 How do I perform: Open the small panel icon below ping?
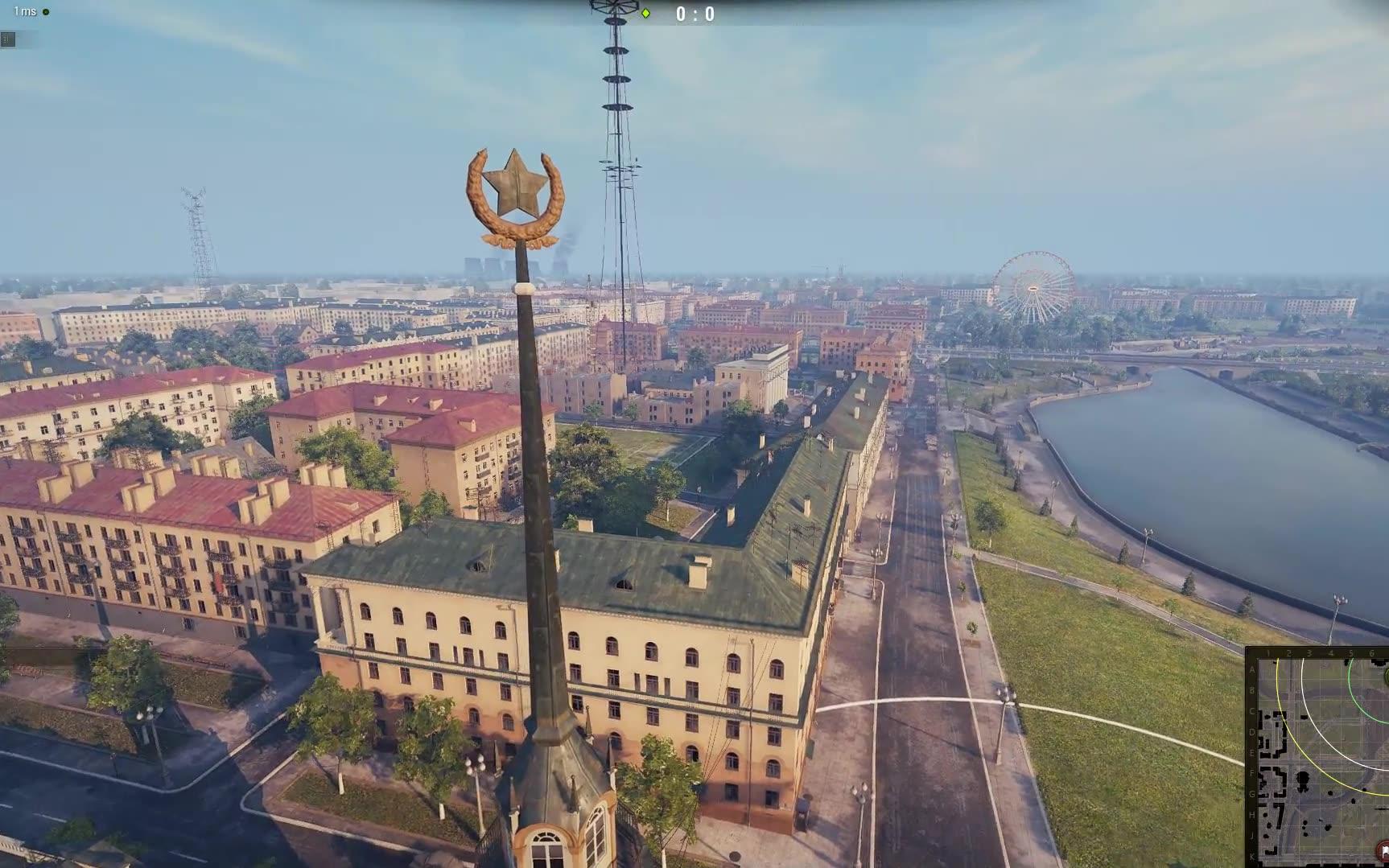[x=7, y=39]
